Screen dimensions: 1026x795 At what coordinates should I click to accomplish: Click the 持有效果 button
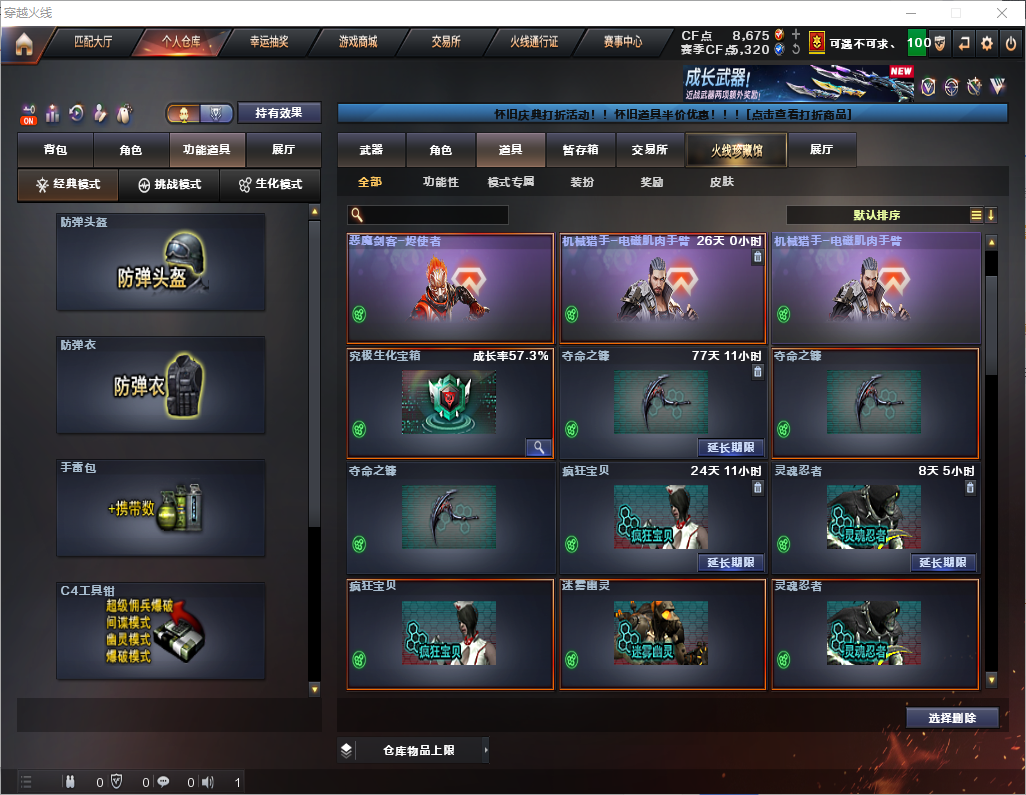279,113
